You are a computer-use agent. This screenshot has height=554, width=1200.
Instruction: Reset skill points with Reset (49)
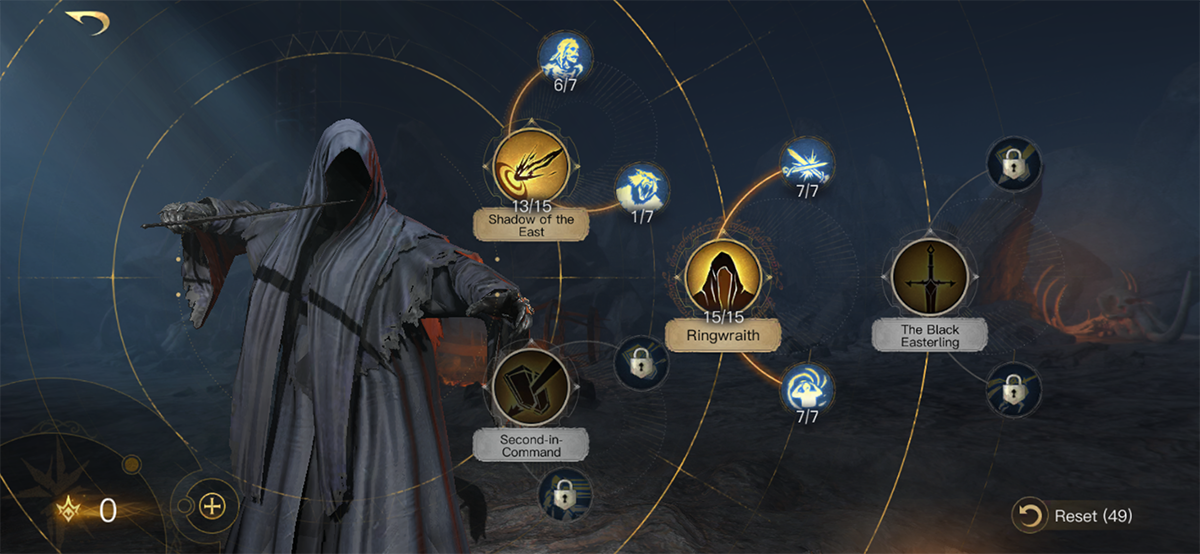point(1073,516)
